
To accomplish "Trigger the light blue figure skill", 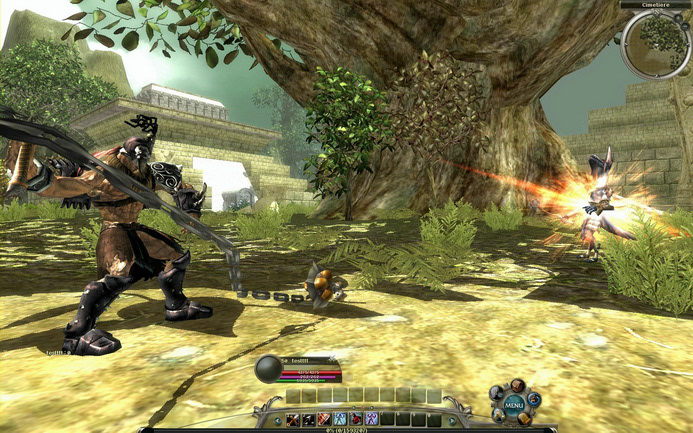I will (x=340, y=419).
